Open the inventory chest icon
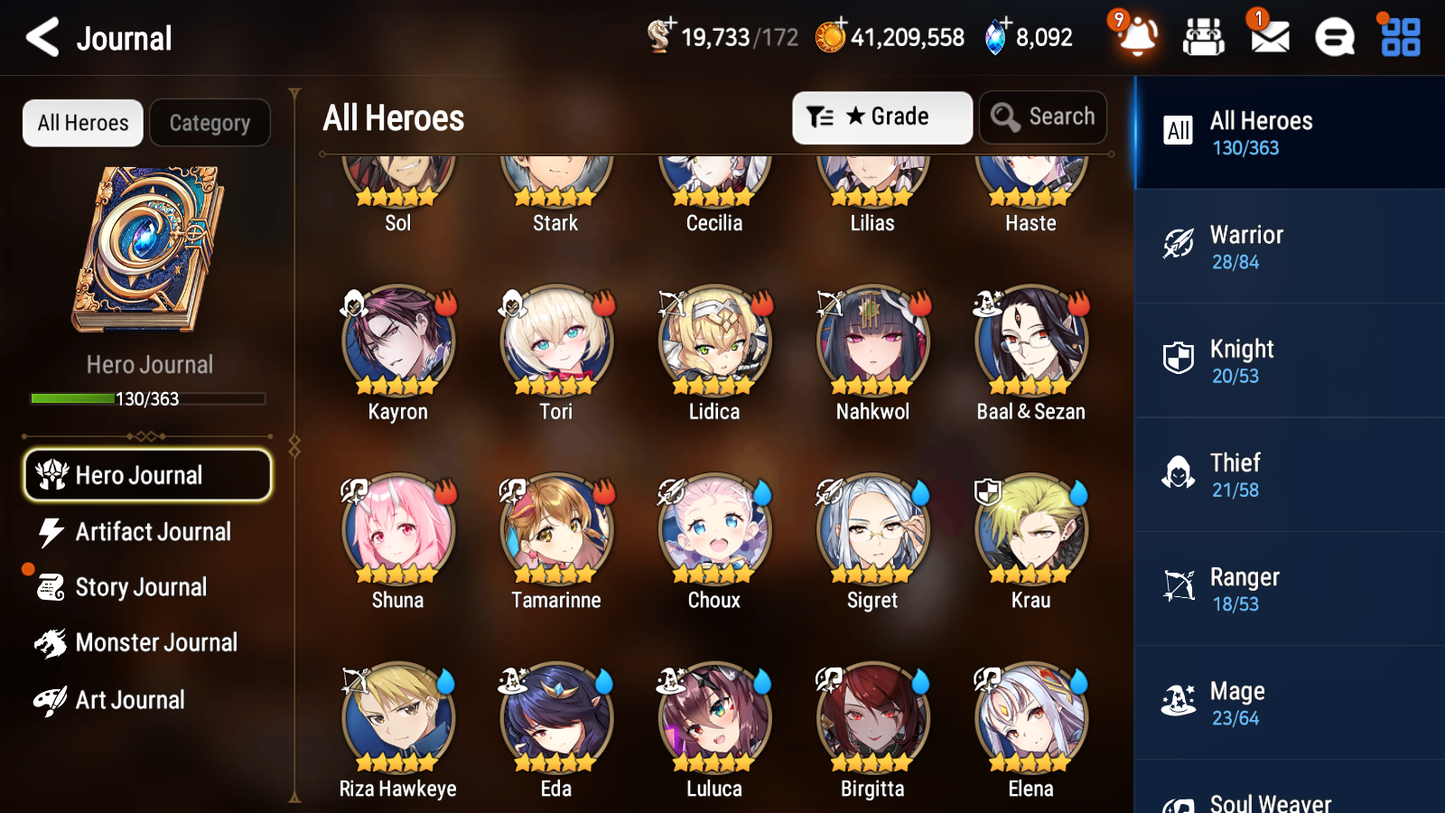 [x=1203, y=36]
